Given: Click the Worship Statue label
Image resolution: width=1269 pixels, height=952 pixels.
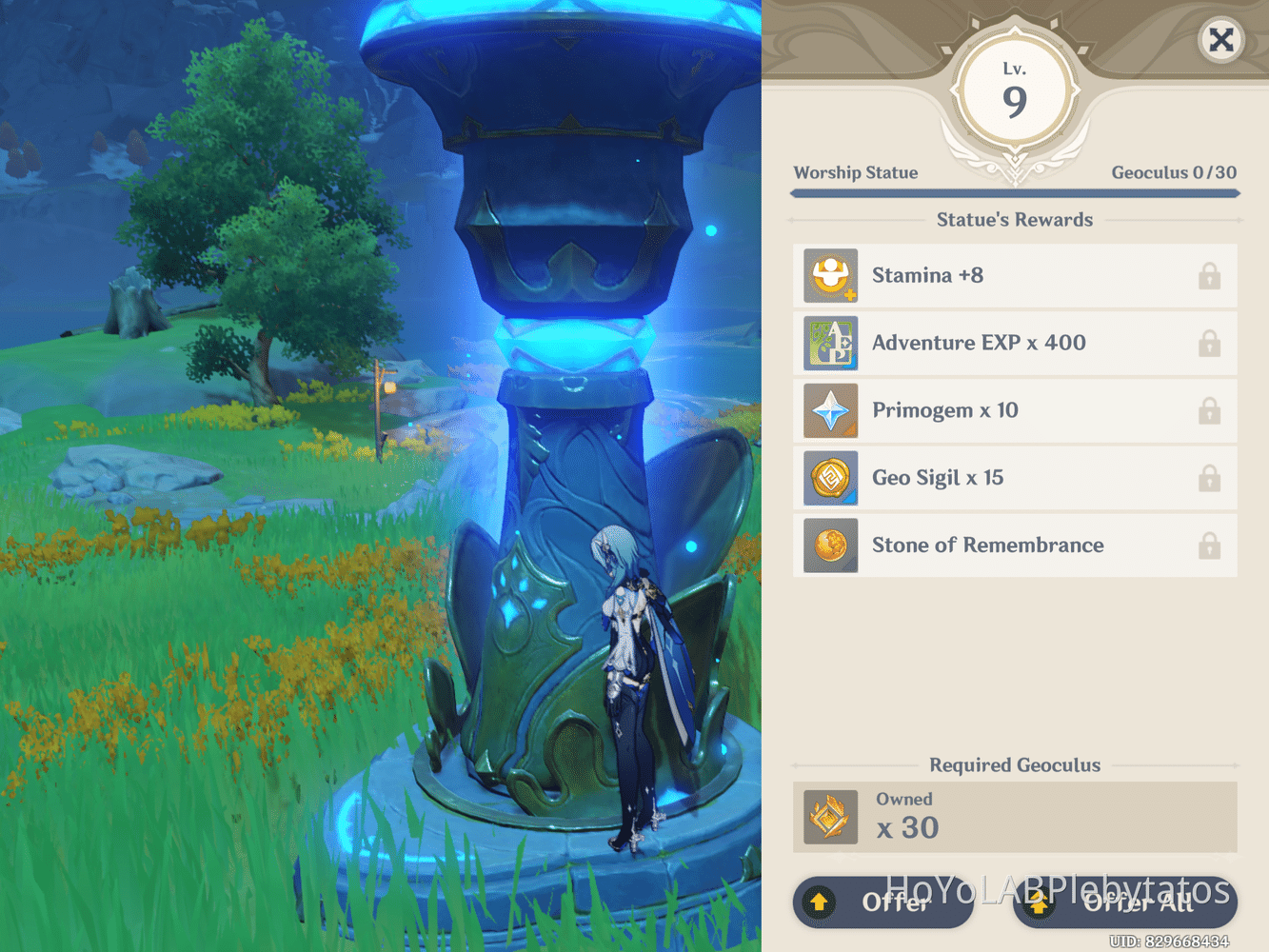Looking at the screenshot, I should pos(855,172).
